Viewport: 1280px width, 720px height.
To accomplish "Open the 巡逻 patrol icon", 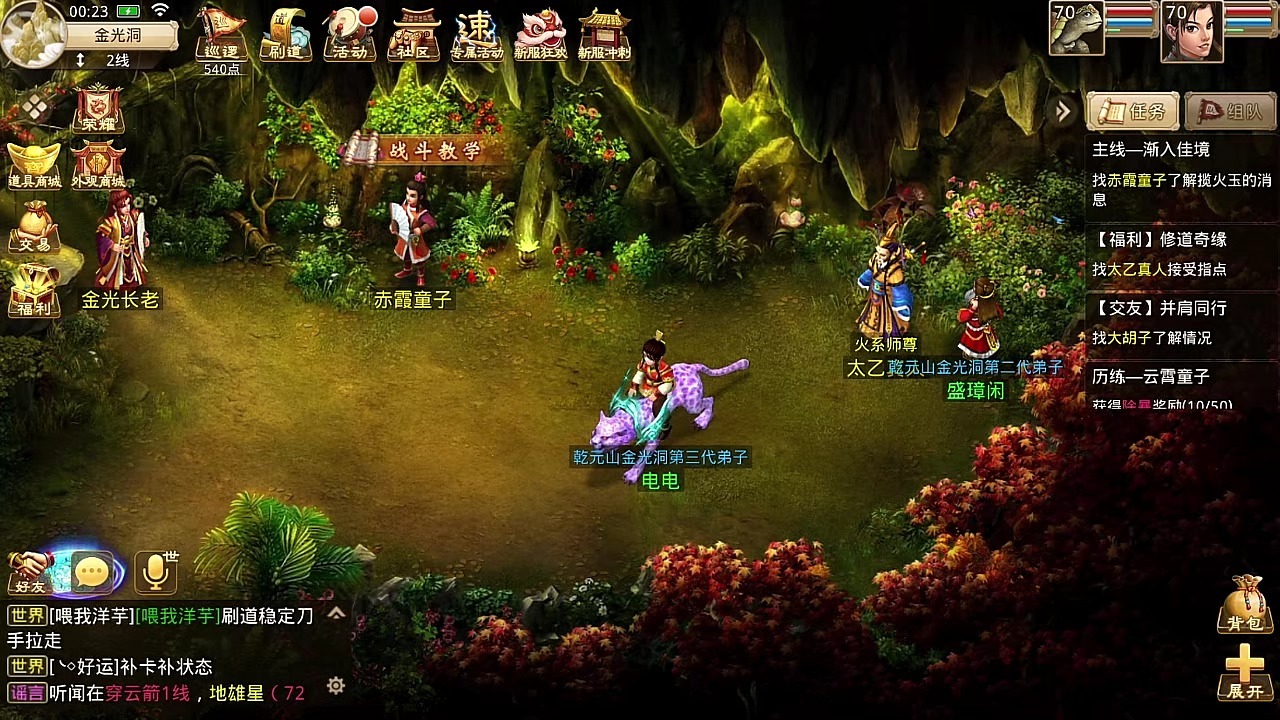I will (221, 35).
